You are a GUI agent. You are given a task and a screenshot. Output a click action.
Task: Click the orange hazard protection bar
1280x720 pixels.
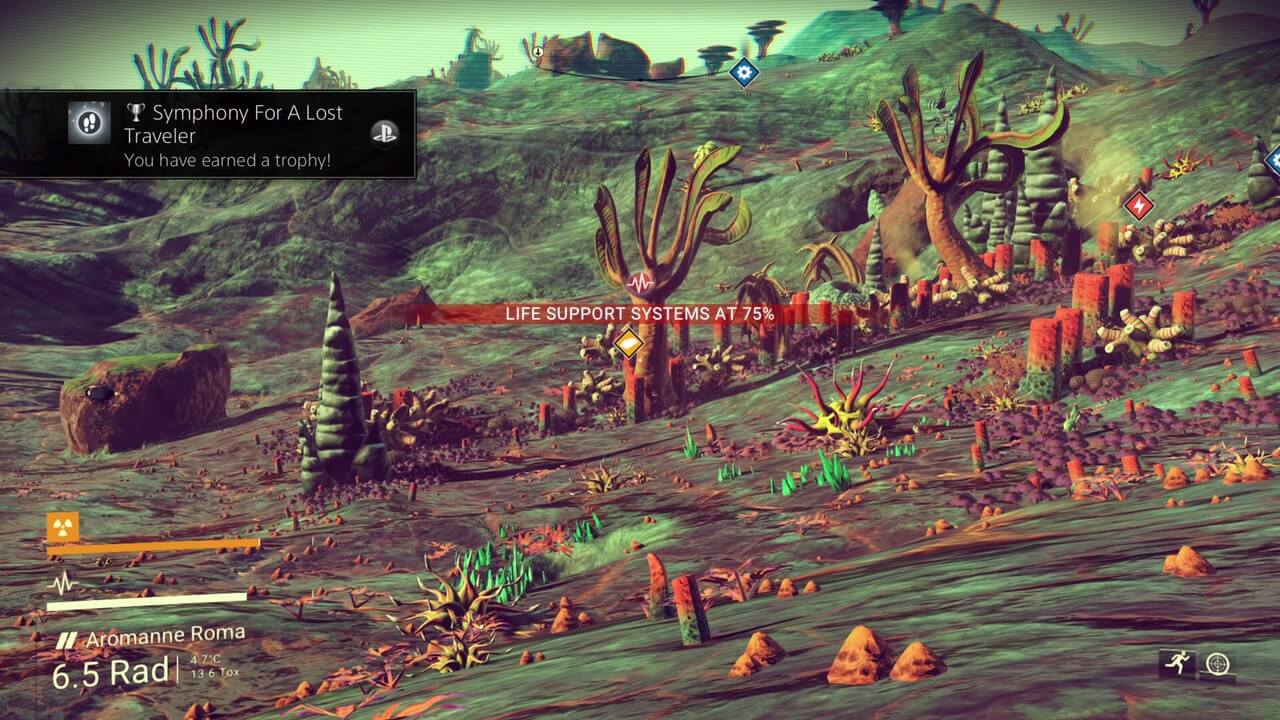click(x=150, y=544)
